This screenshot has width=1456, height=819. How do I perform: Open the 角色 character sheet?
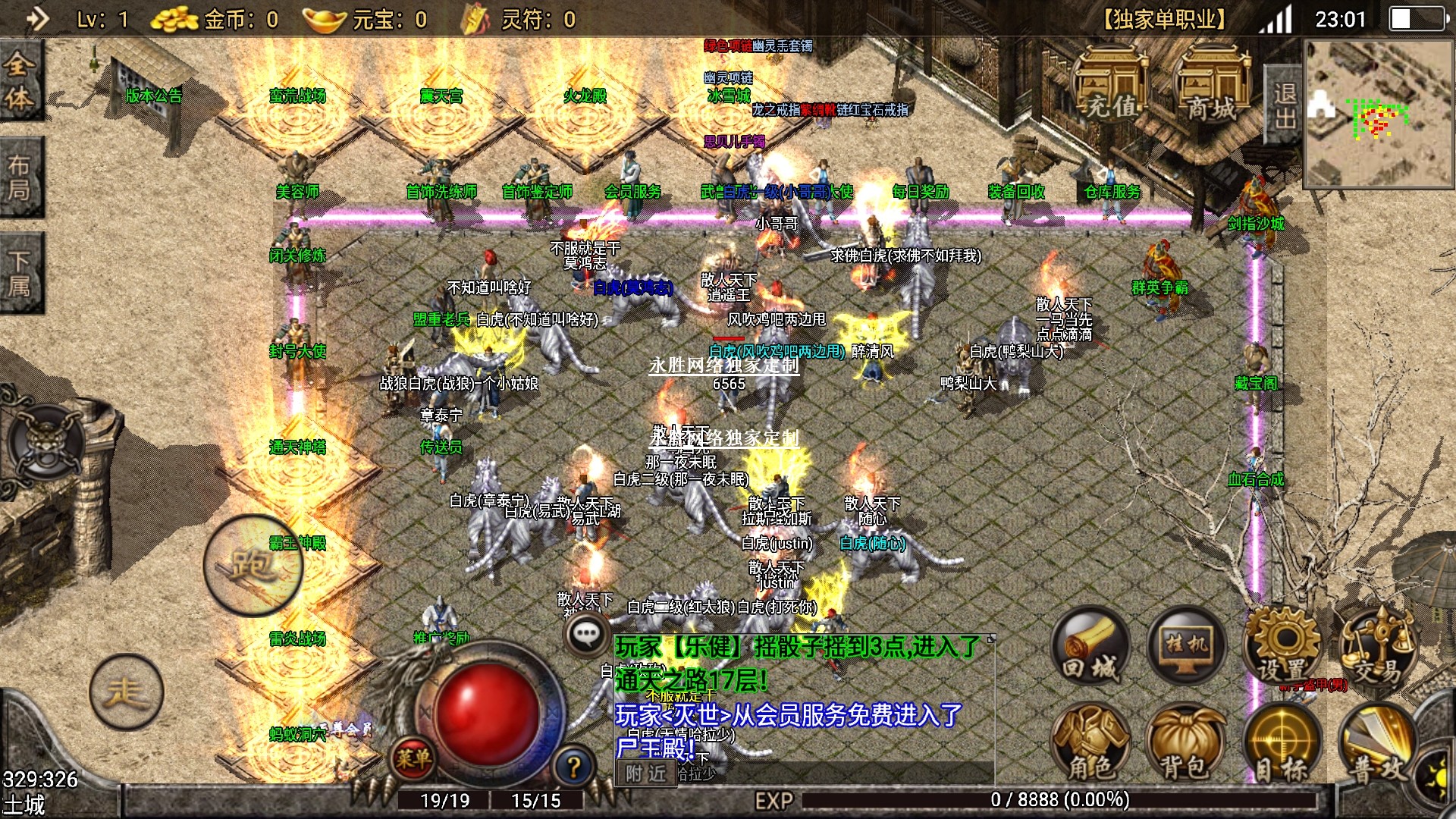click(x=1090, y=743)
